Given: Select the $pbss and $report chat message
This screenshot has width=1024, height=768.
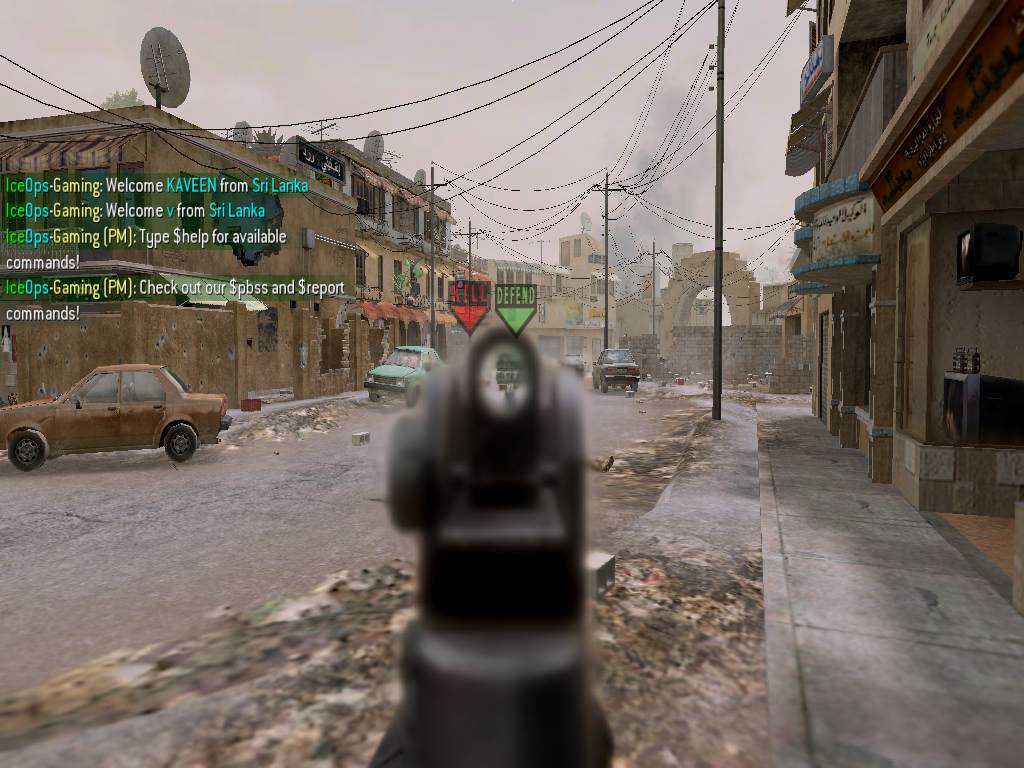Looking at the screenshot, I should [x=175, y=300].
